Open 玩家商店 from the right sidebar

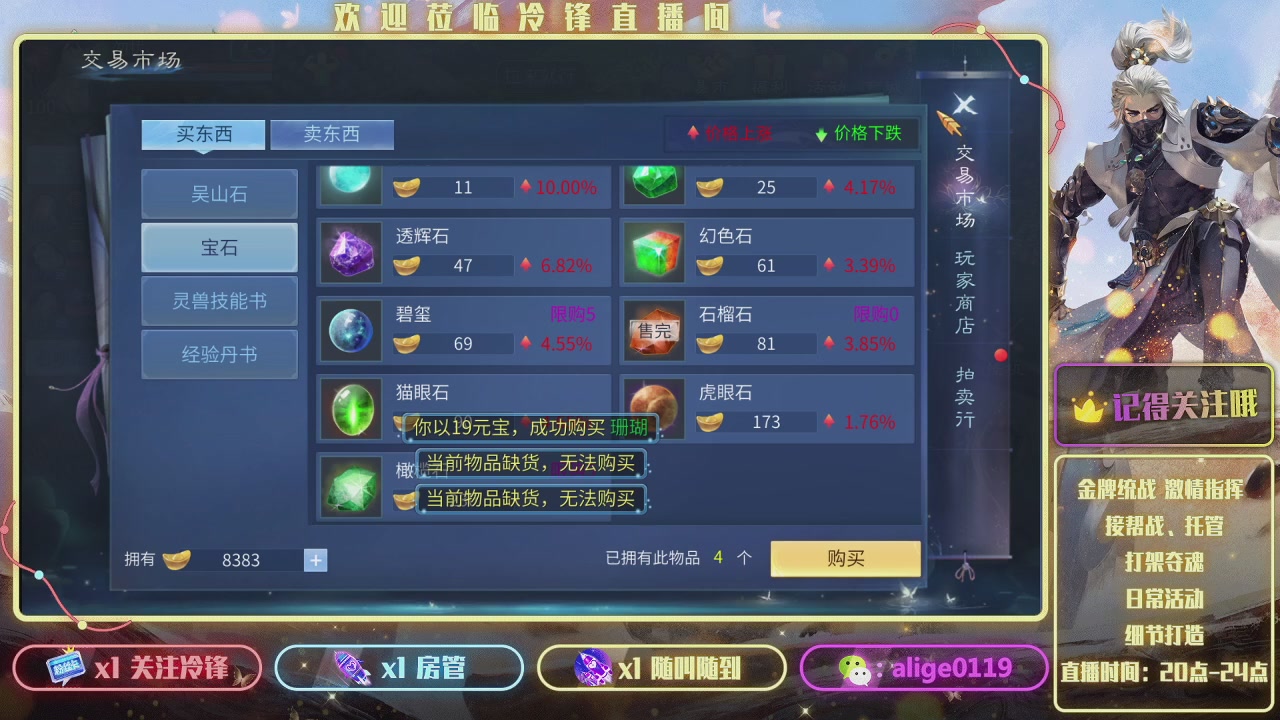tap(963, 290)
